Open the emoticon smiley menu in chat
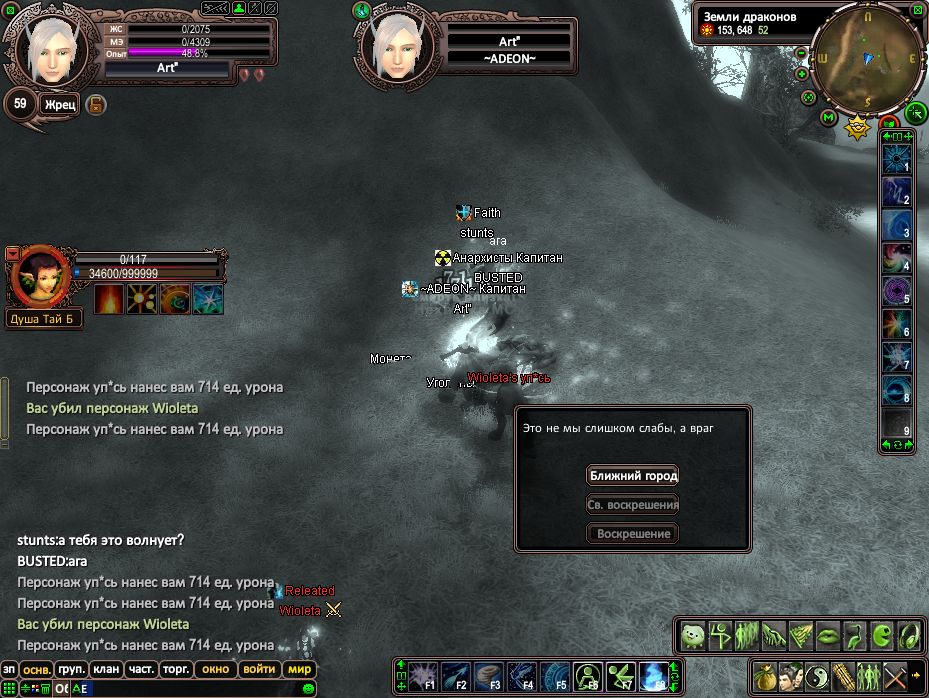The height and width of the screenshot is (698, 929). [308, 688]
